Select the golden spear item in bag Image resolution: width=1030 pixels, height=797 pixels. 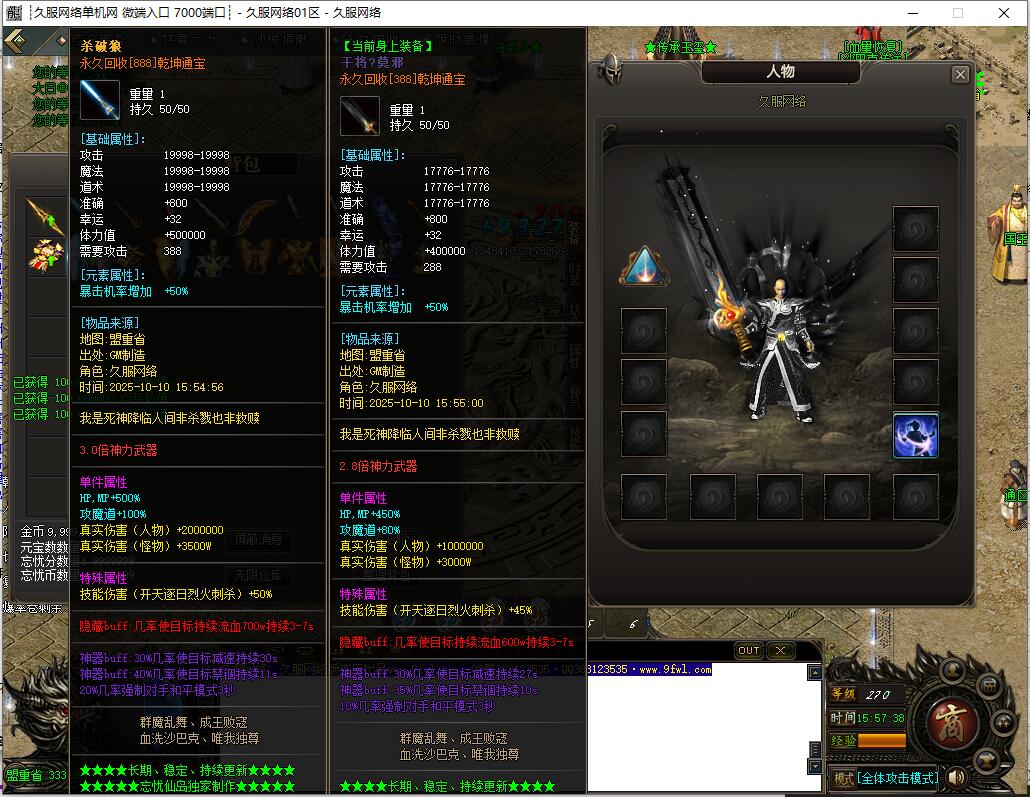45,212
